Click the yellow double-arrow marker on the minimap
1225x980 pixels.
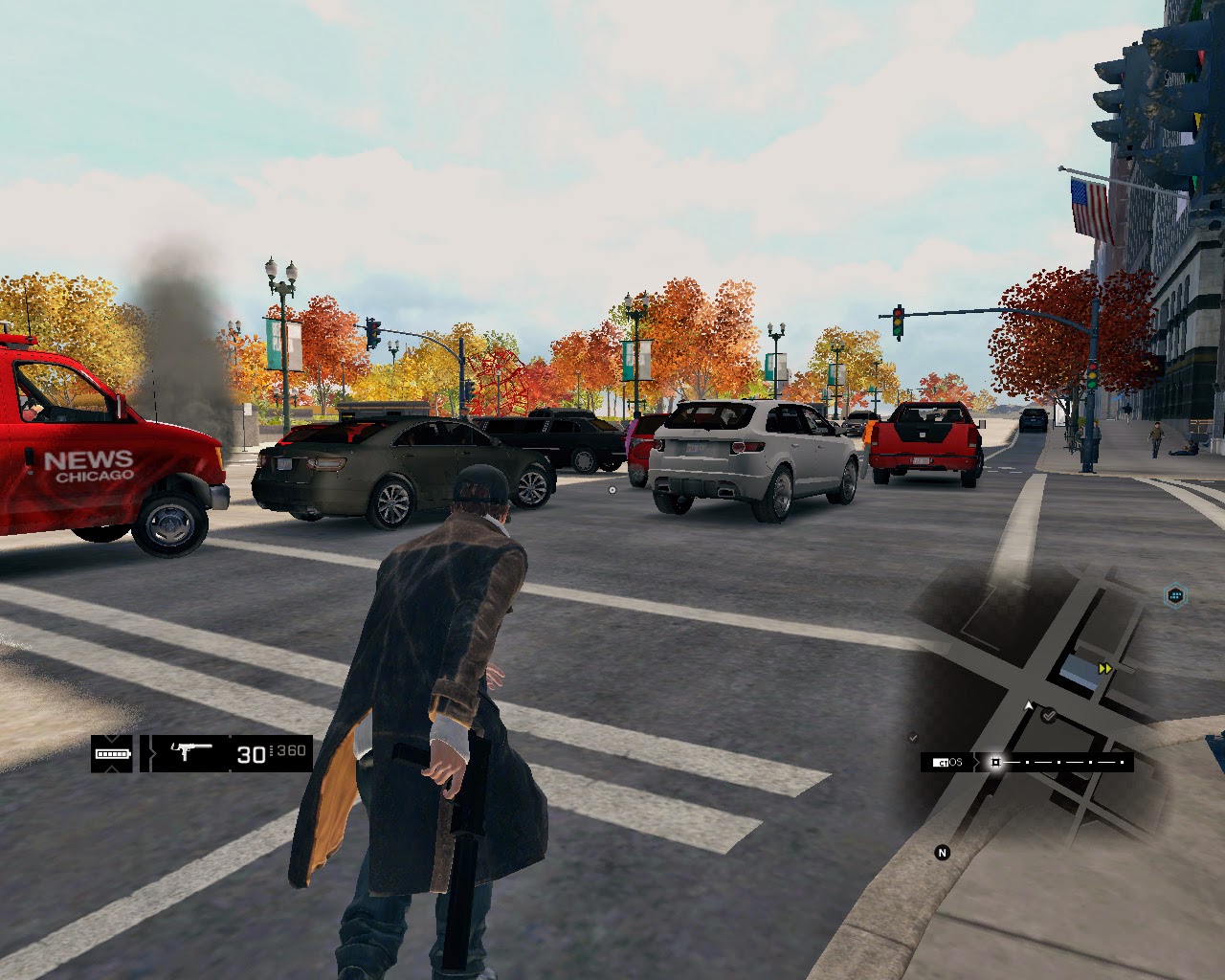pyautogui.click(x=1105, y=668)
